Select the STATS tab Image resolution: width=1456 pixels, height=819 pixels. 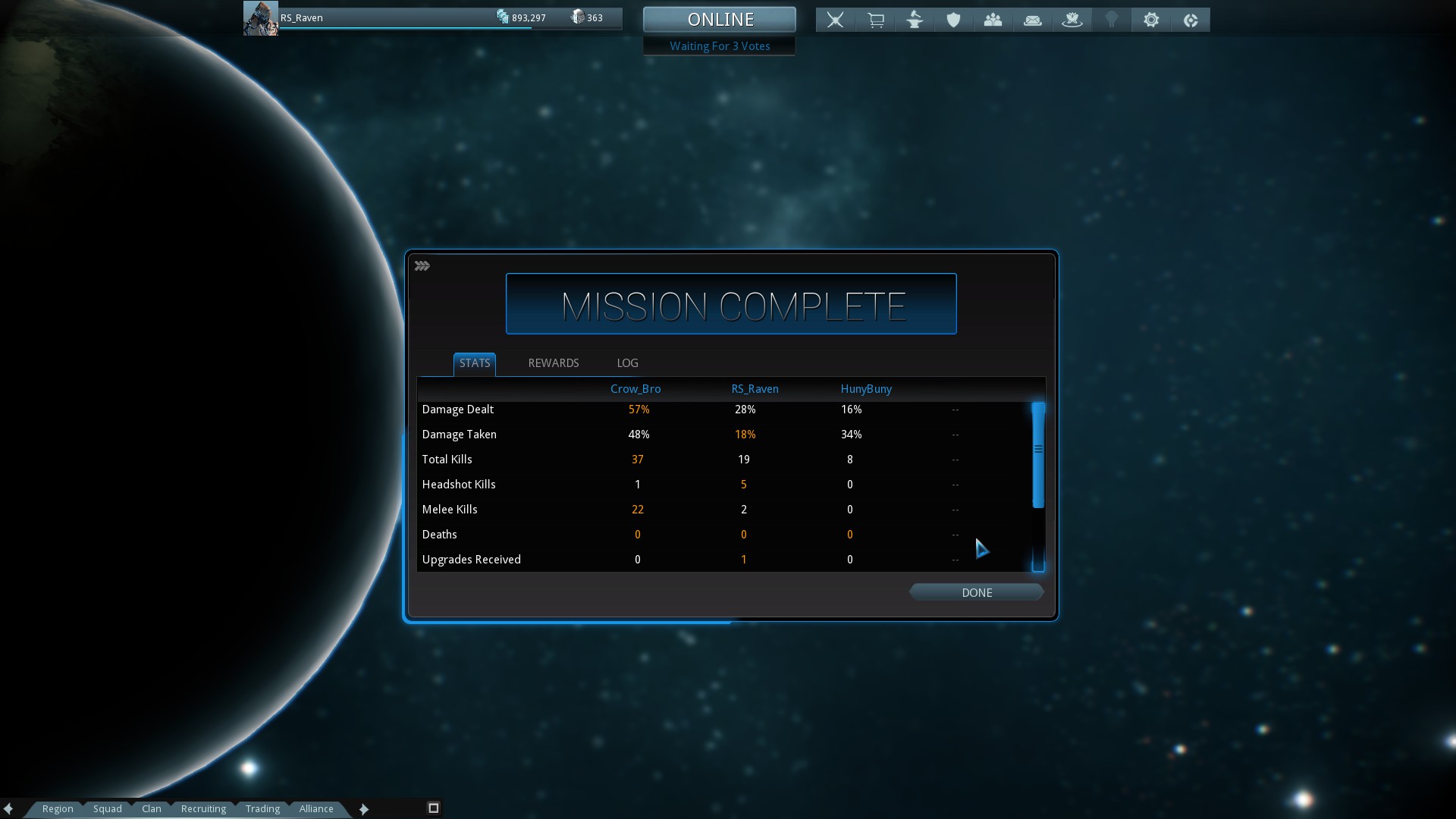pyautogui.click(x=475, y=363)
